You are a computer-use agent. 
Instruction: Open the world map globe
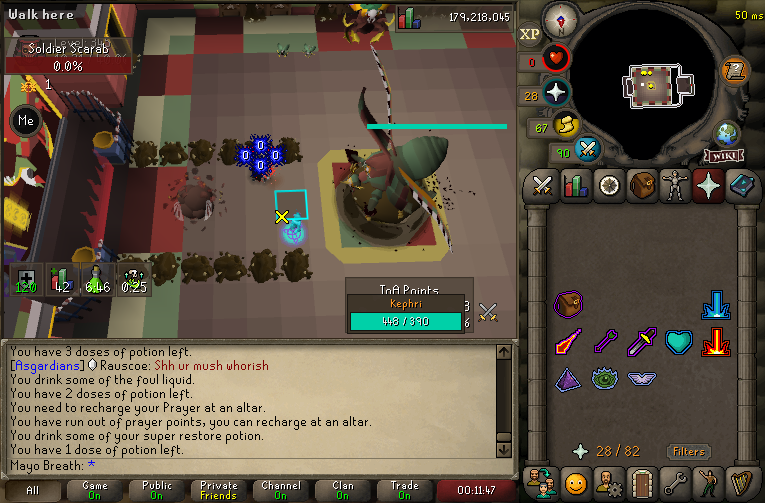pos(724,133)
